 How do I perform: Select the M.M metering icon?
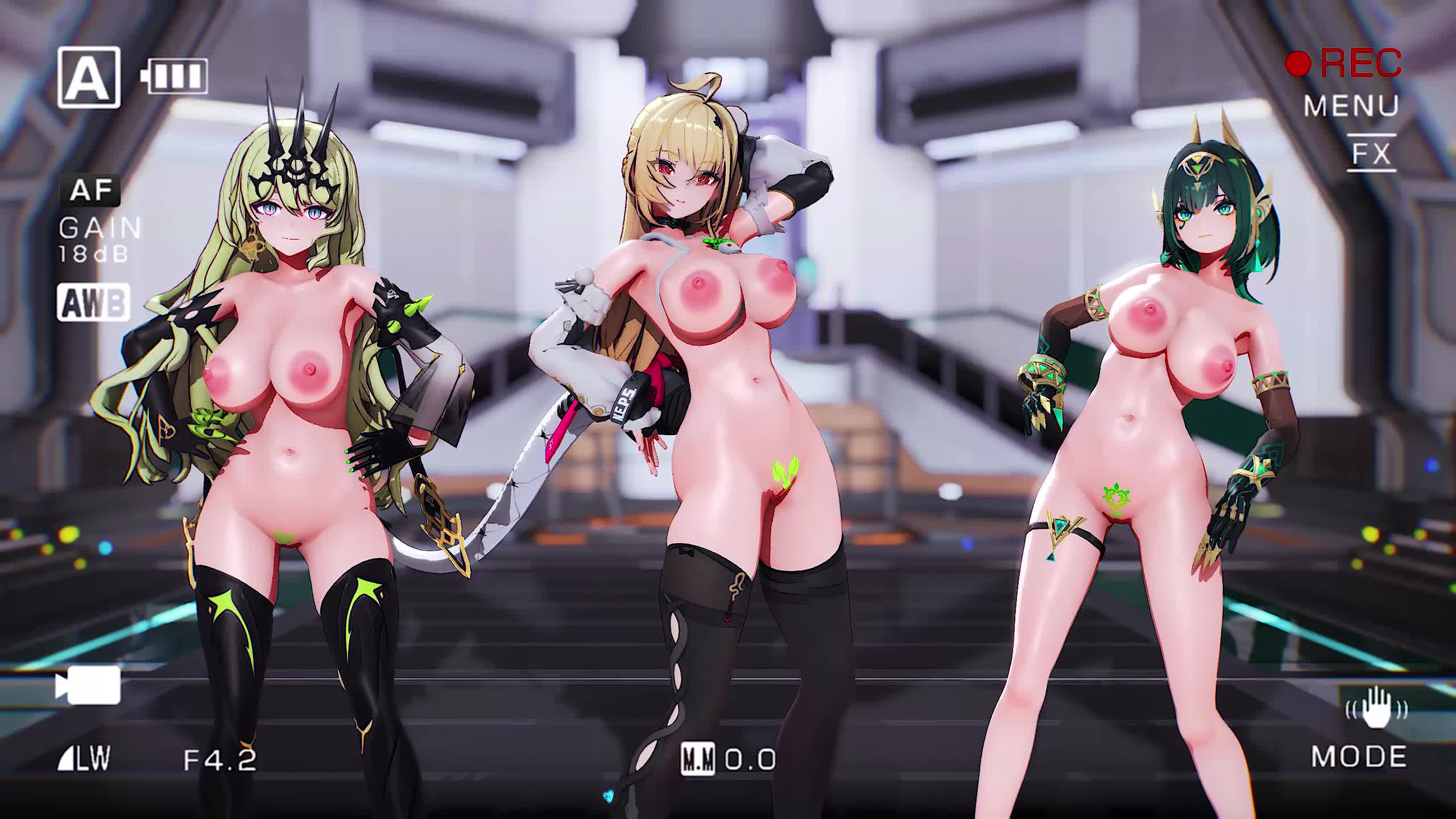698,759
